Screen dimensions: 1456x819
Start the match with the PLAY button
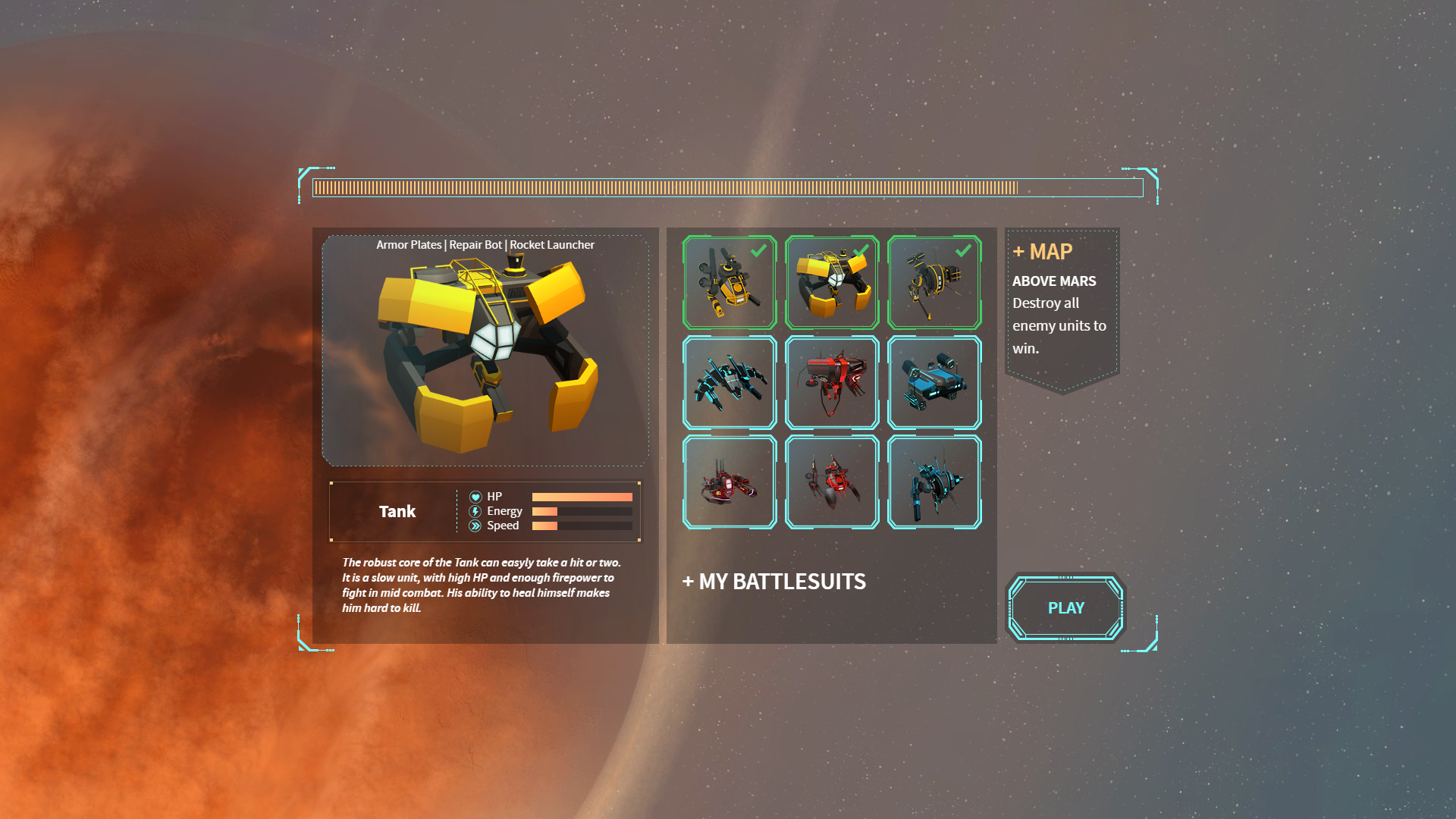[1065, 607]
